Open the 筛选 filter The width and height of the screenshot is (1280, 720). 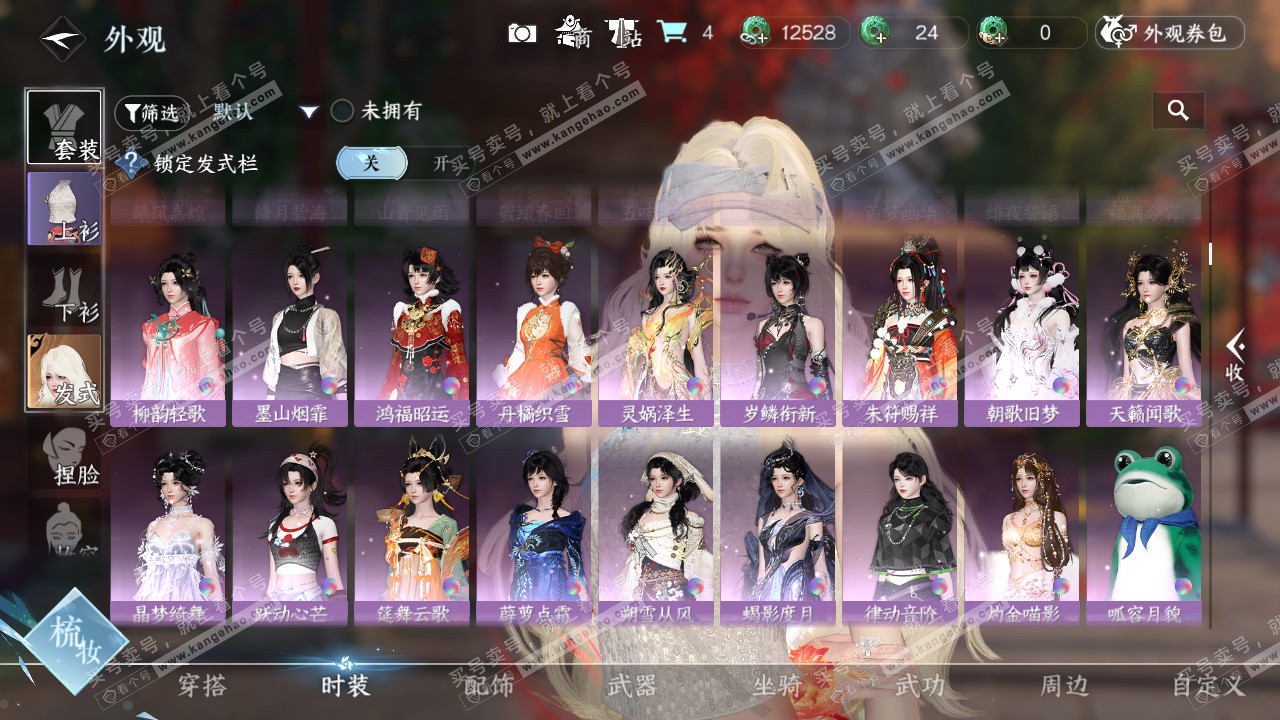tap(151, 112)
